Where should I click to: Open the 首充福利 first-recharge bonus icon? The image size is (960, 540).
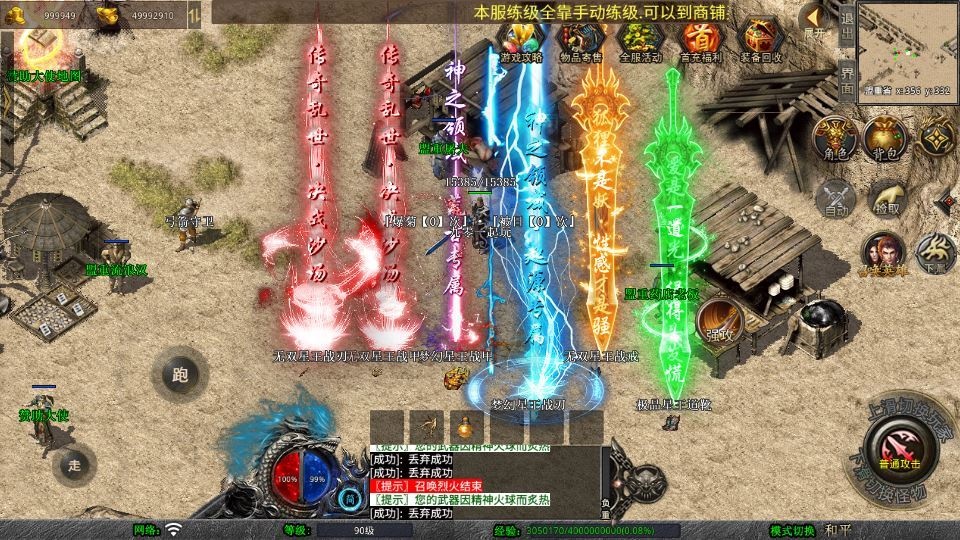(700, 39)
